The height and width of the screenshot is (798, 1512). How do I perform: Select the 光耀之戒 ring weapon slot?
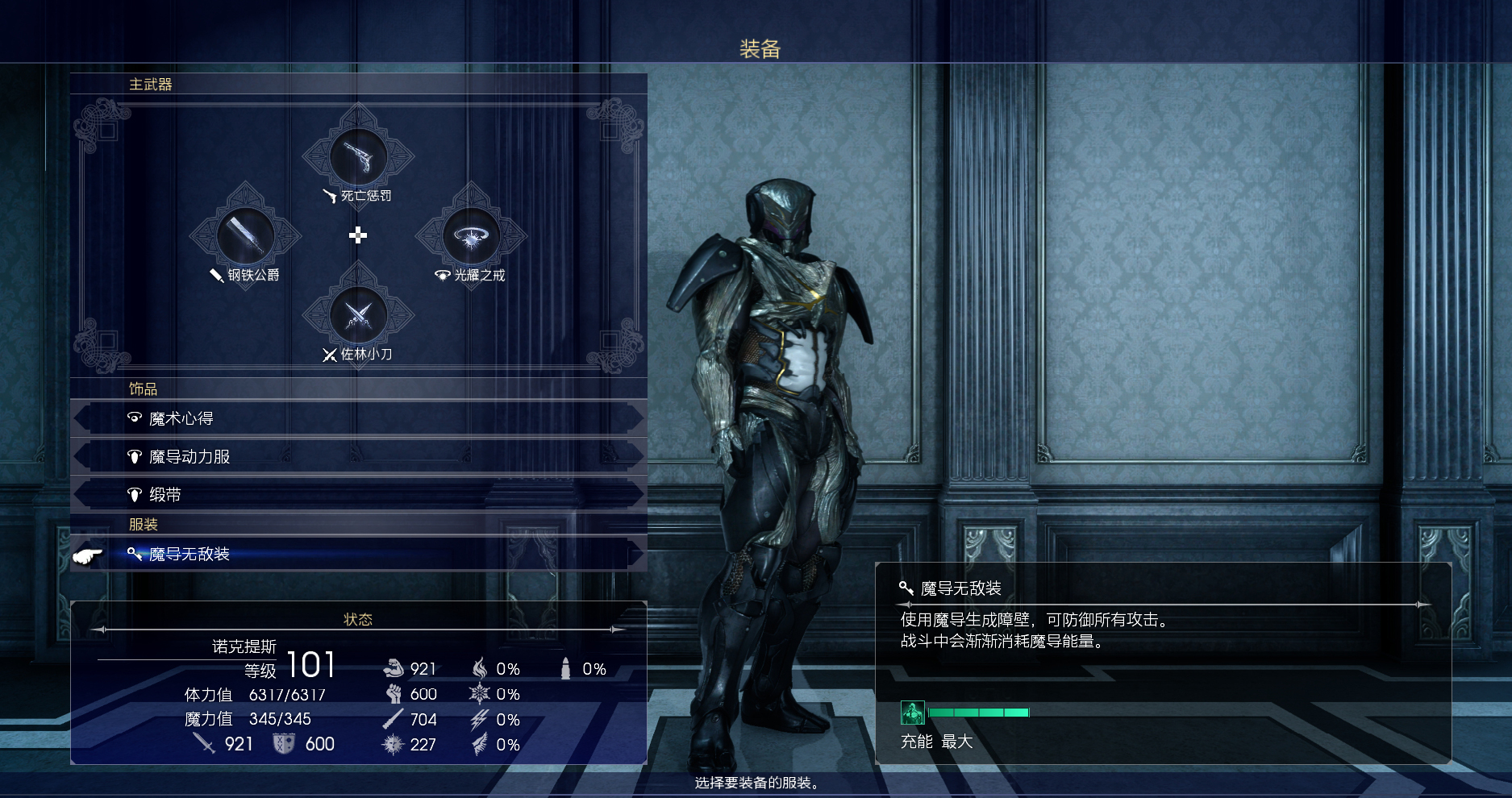pos(471,236)
